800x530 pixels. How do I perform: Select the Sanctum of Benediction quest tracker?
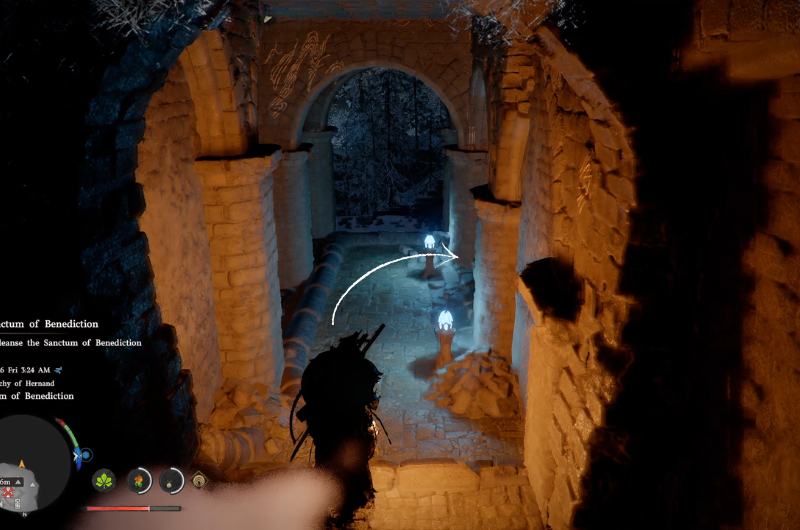coord(50,323)
